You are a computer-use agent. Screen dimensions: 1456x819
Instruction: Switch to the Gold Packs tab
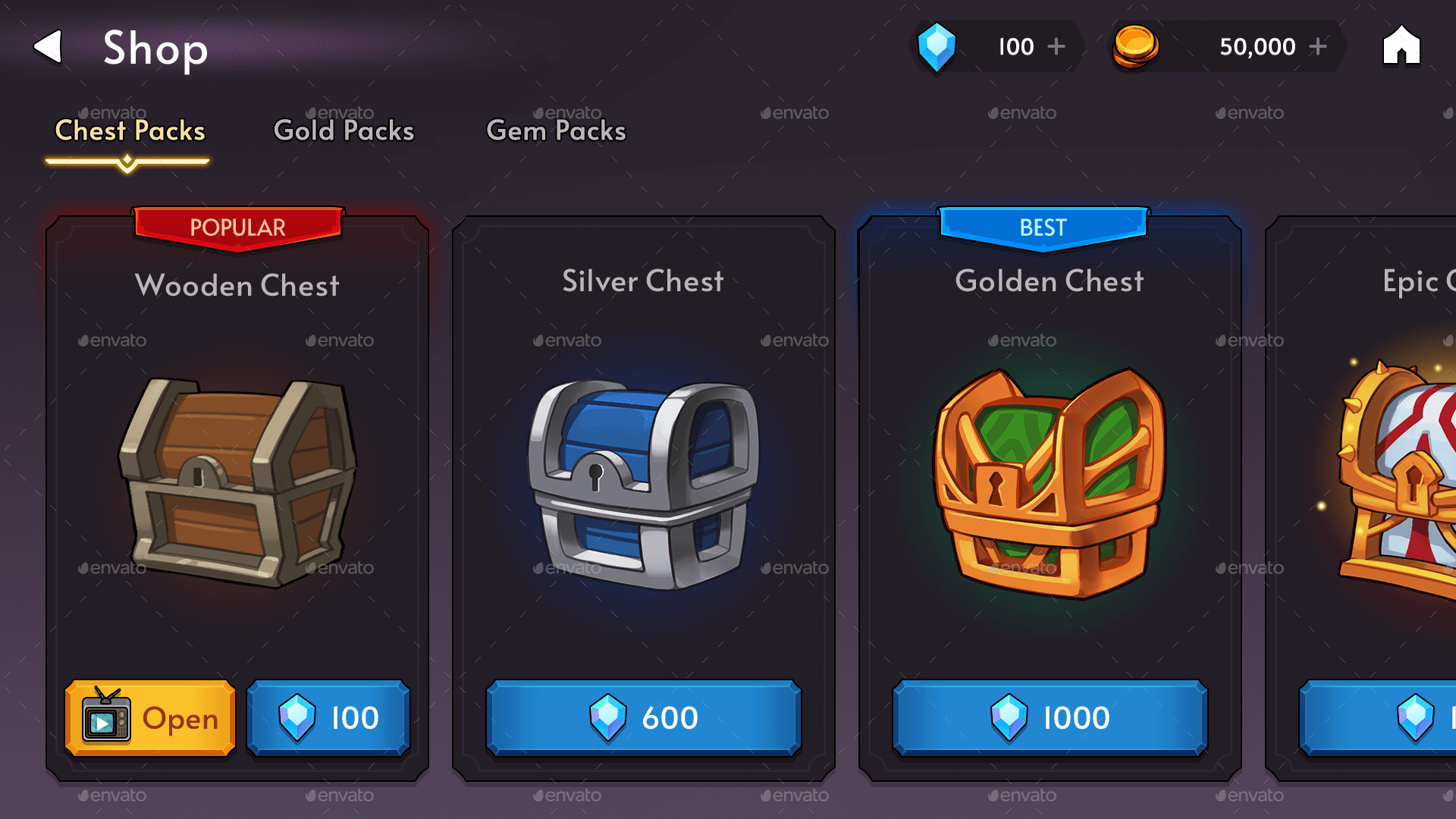click(343, 130)
